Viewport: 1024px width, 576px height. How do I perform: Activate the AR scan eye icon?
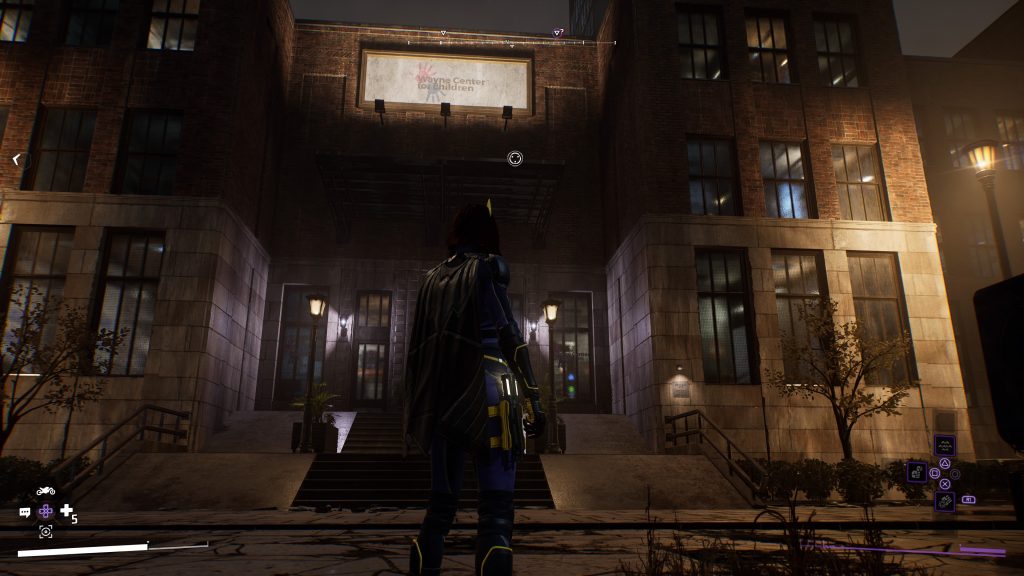pyautogui.click(x=45, y=531)
